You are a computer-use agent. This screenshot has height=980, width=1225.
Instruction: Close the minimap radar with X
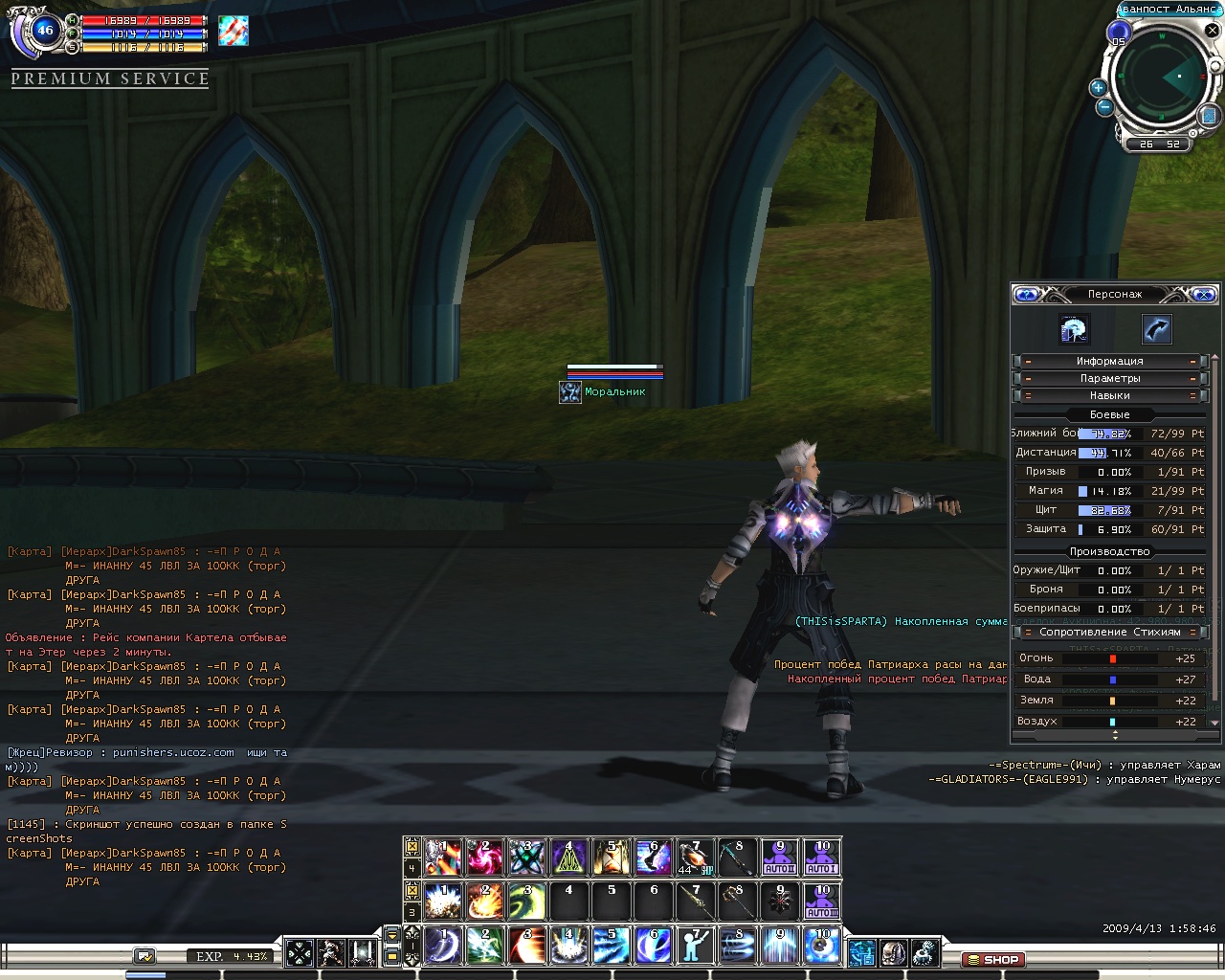point(1214,31)
